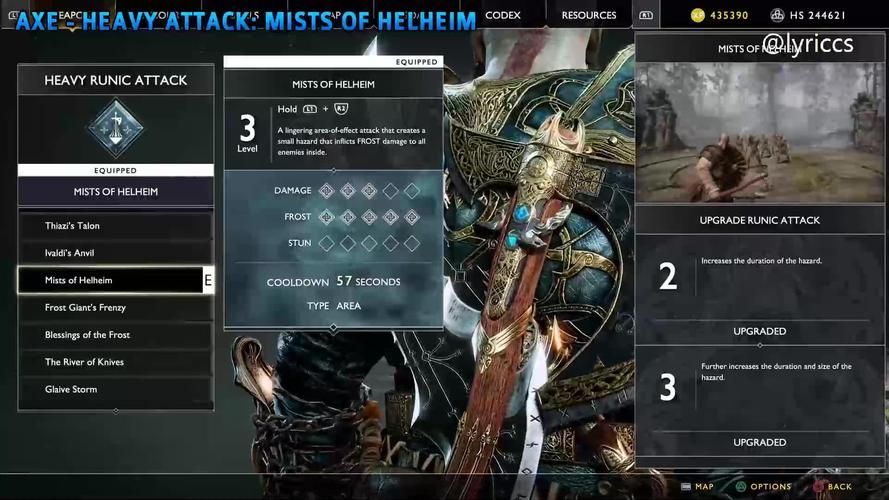Select The River of Knives attack
This screenshot has width=889, height=500.
(115, 362)
